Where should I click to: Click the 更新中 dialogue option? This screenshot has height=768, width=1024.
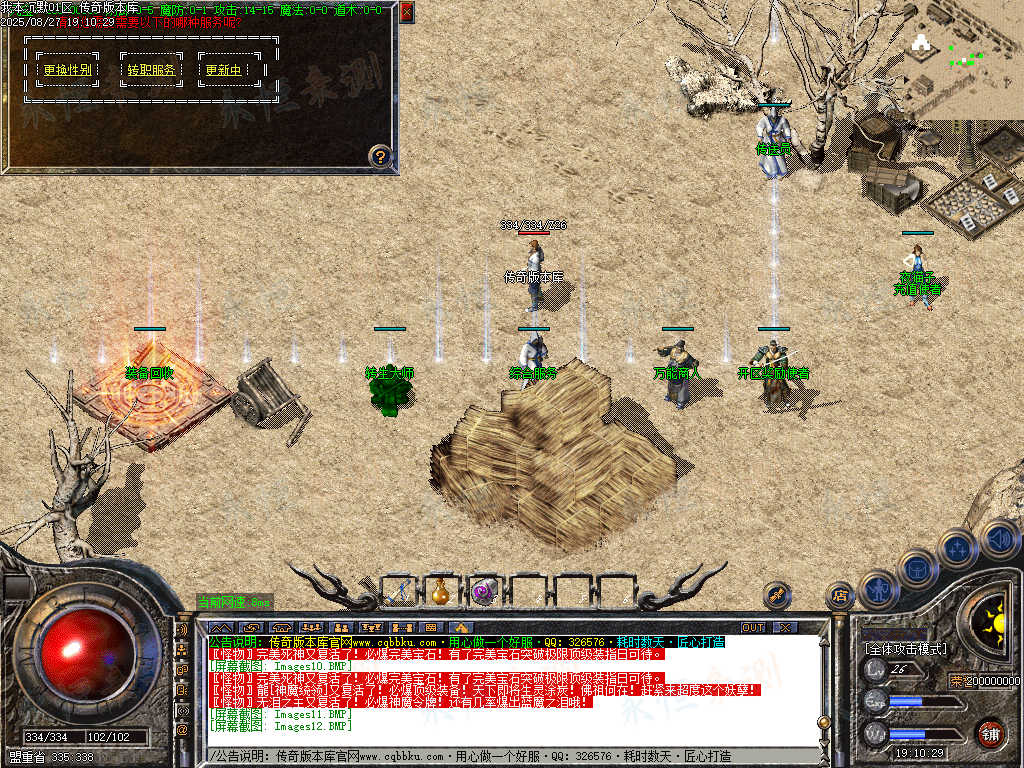(x=223, y=70)
